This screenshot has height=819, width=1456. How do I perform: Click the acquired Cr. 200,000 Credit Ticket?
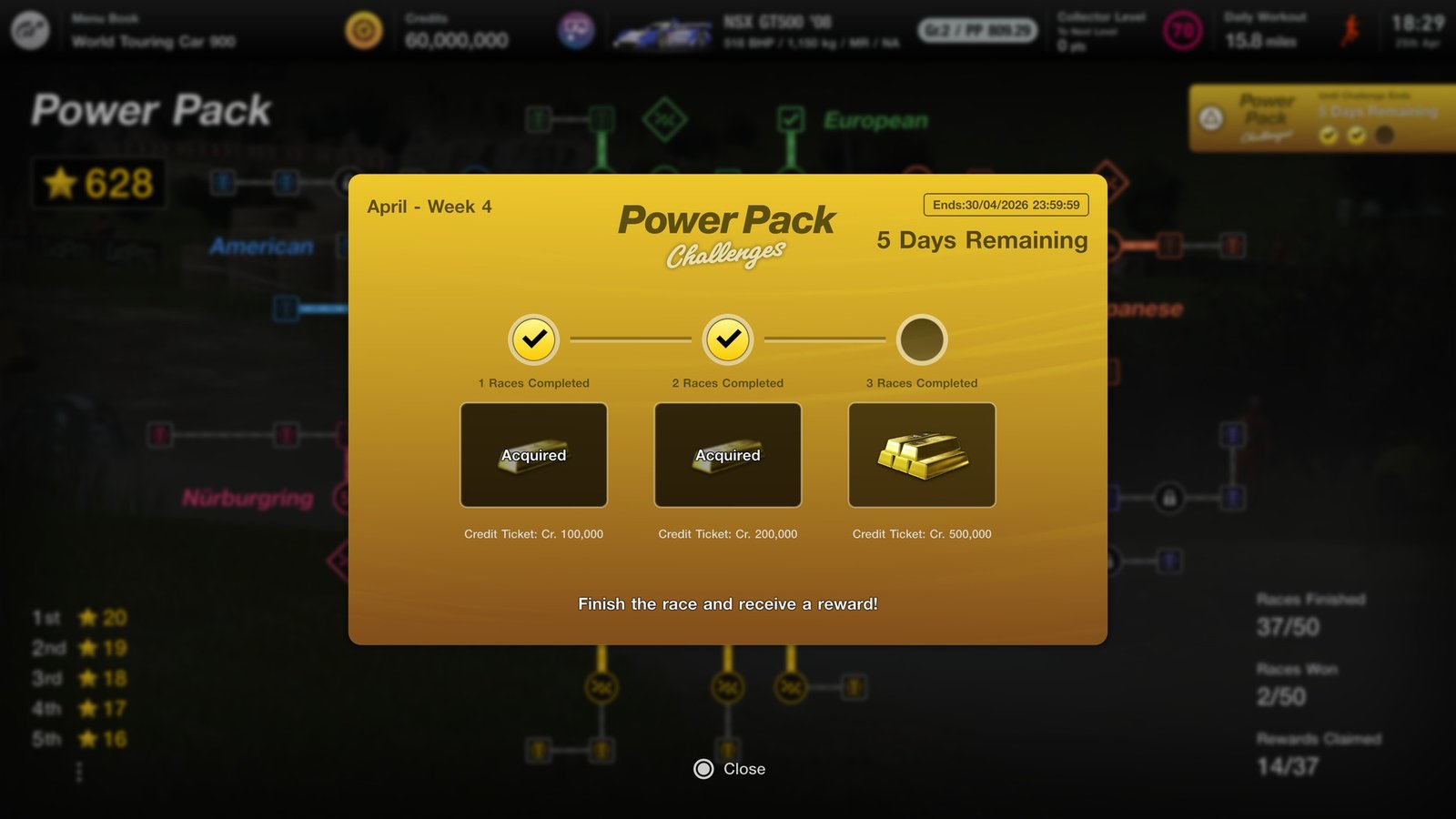pos(727,454)
